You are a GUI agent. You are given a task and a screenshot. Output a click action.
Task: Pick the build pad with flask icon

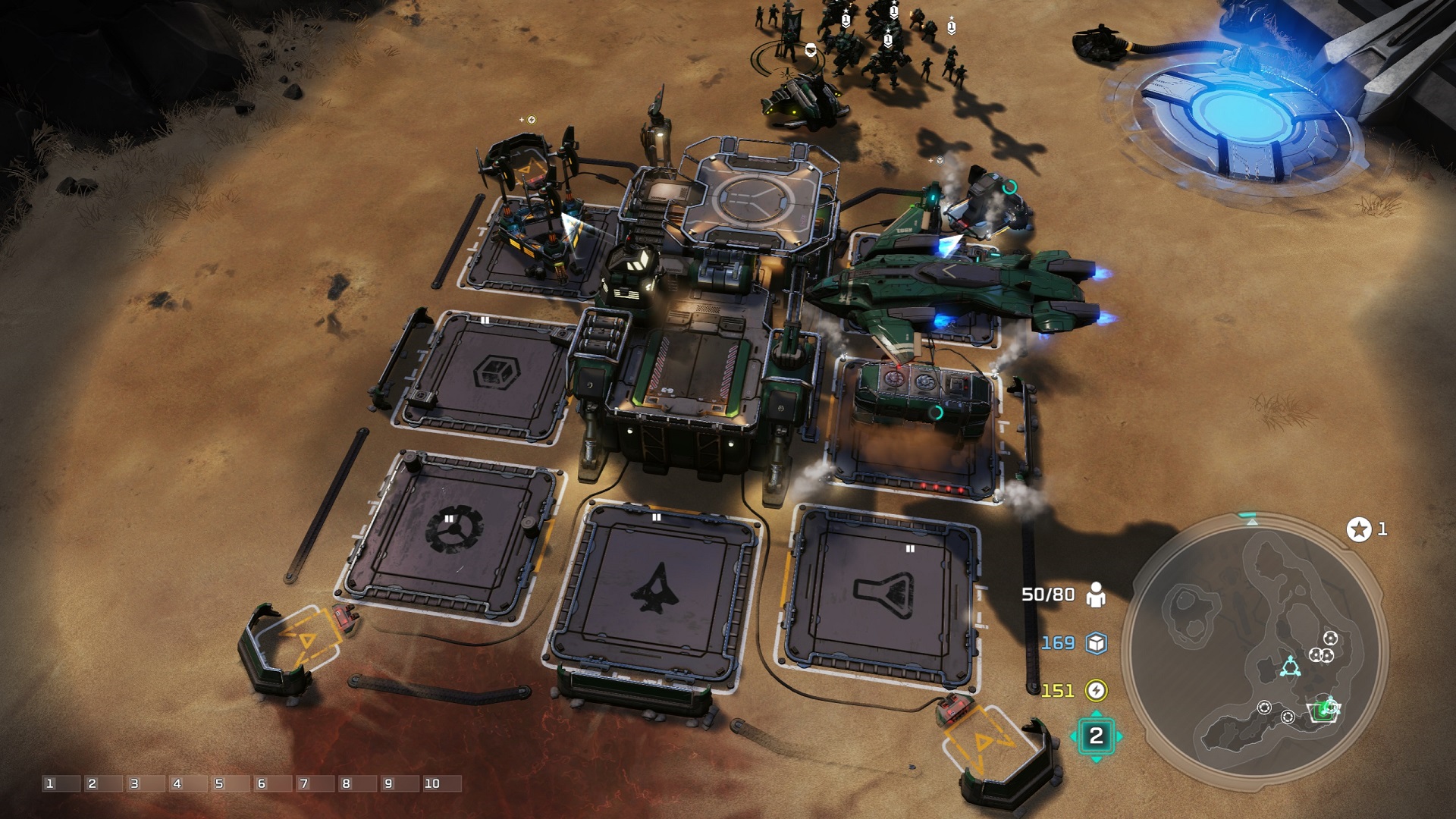883,594
